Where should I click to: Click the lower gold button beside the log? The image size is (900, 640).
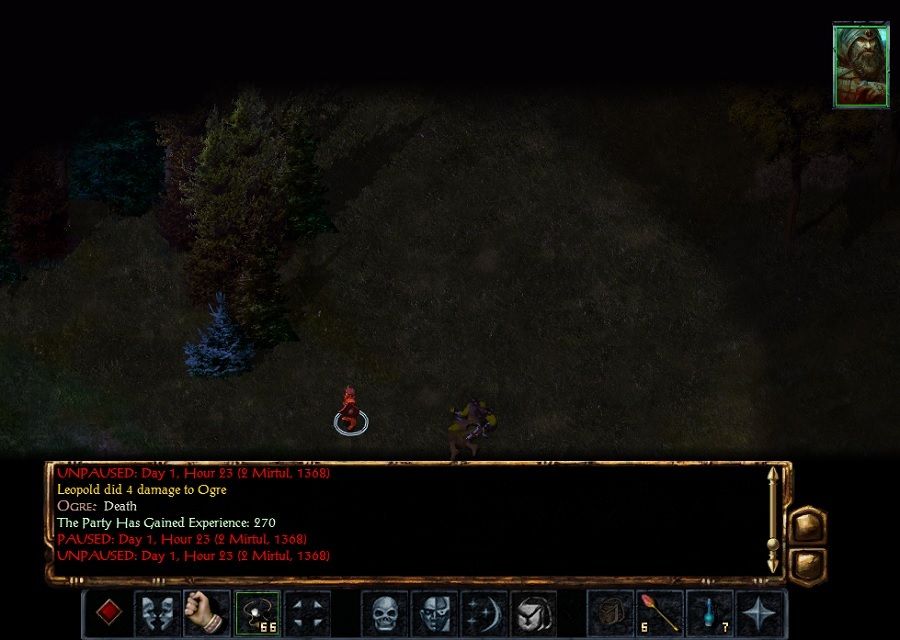pos(808,566)
